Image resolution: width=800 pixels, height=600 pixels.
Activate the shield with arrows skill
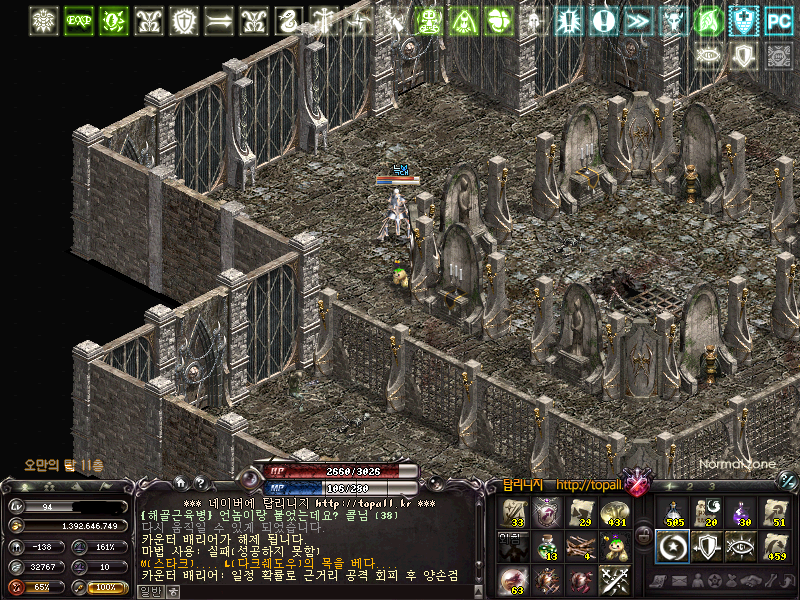(x=706, y=546)
